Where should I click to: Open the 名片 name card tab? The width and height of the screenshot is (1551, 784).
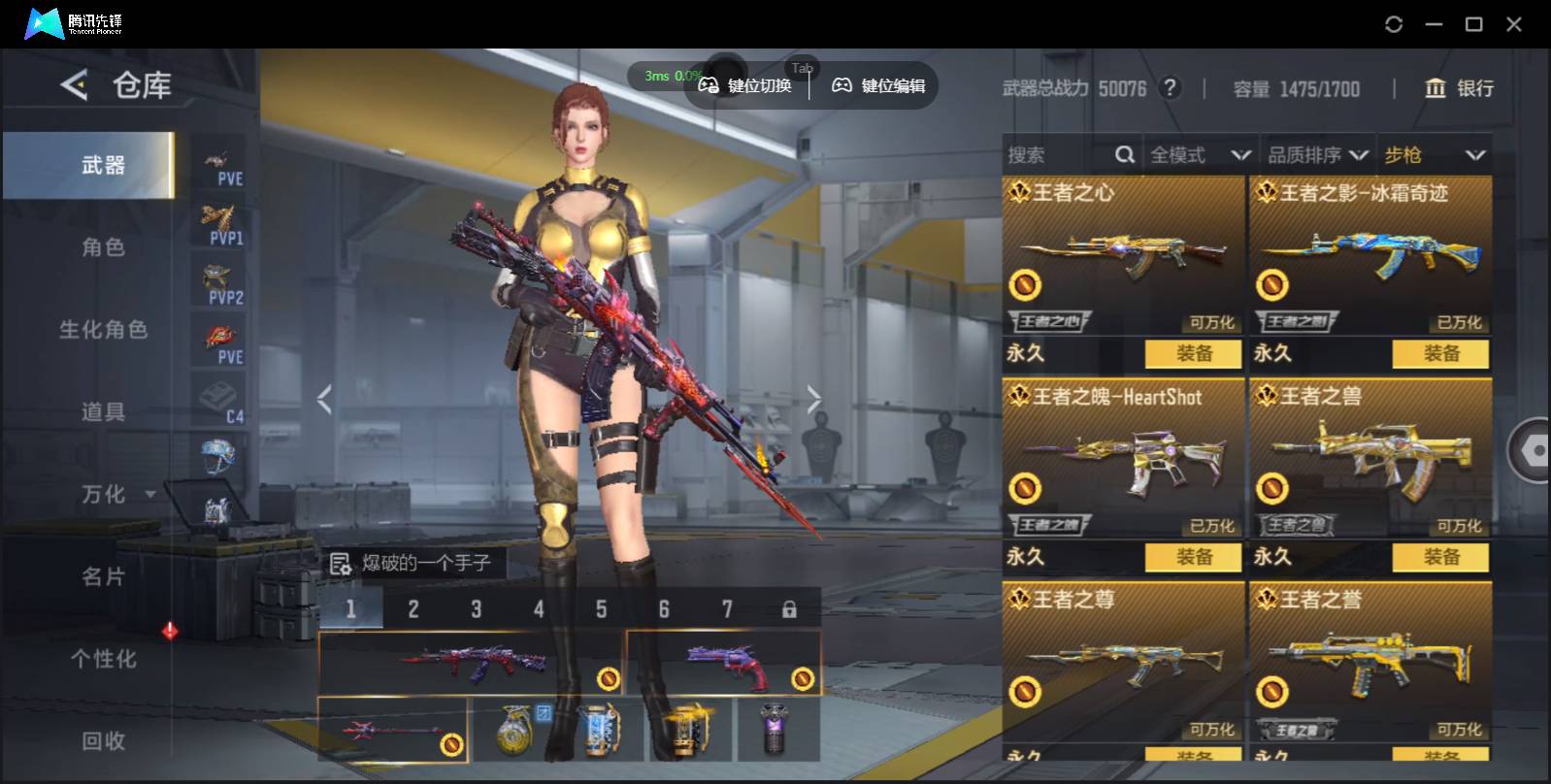(103, 577)
